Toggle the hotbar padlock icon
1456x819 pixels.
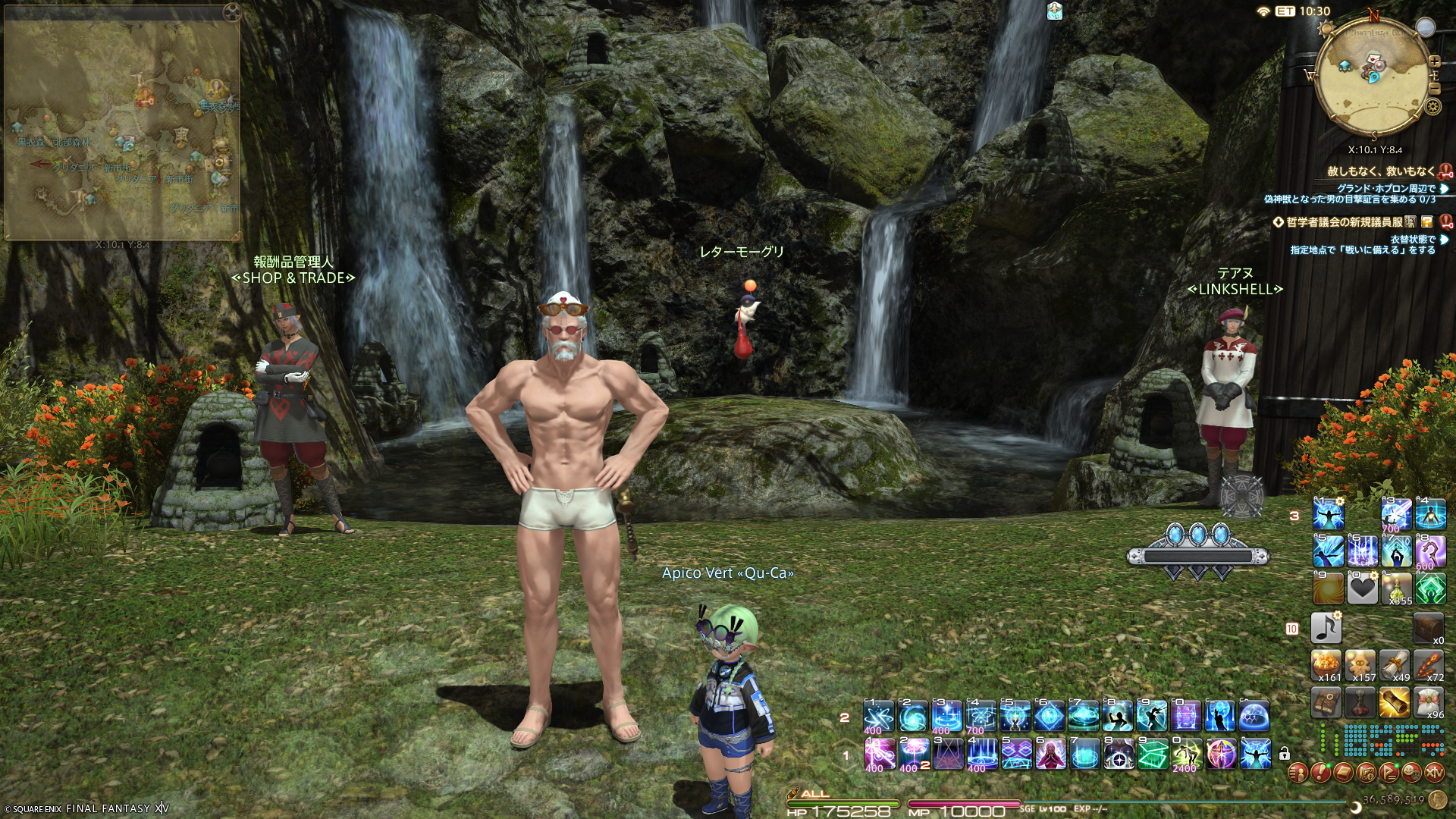tap(1284, 754)
